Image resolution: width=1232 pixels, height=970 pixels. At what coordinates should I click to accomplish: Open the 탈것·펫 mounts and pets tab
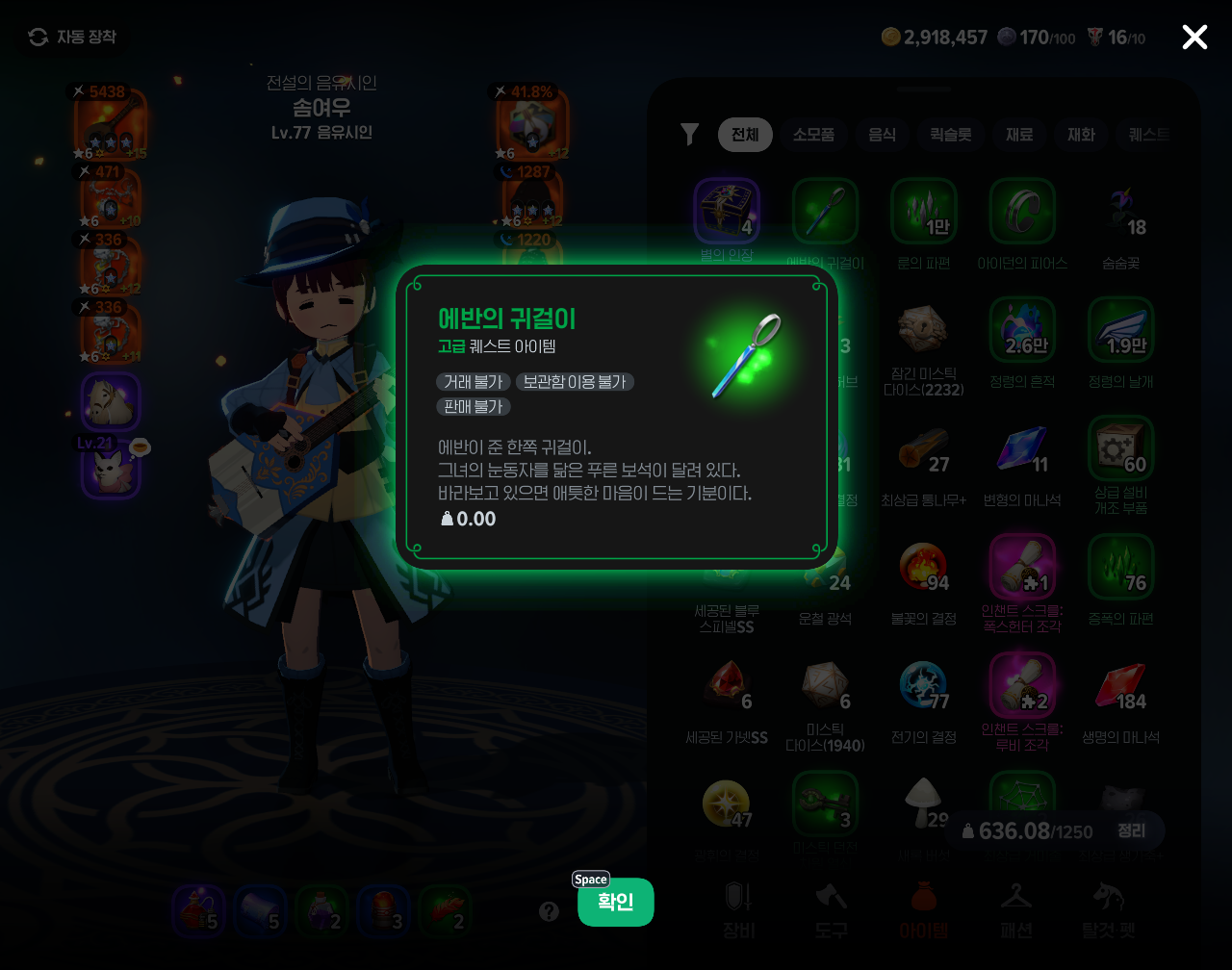(x=1109, y=909)
